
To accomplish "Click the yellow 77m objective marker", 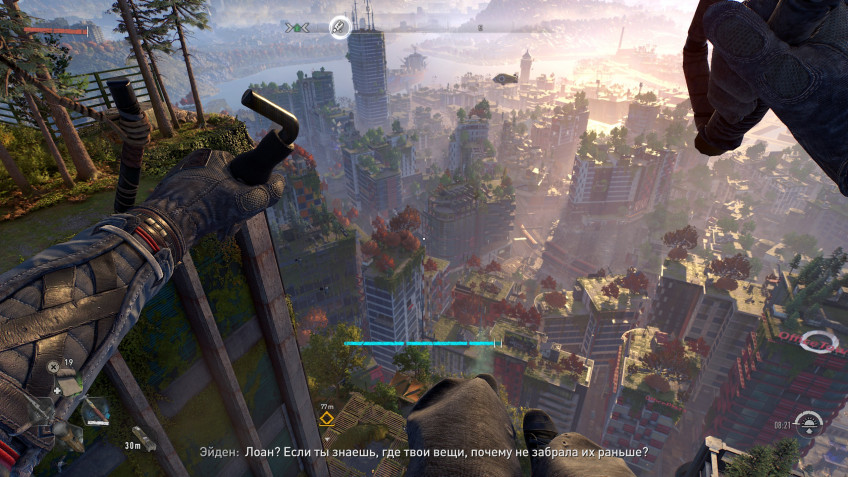I will (x=327, y=418).
